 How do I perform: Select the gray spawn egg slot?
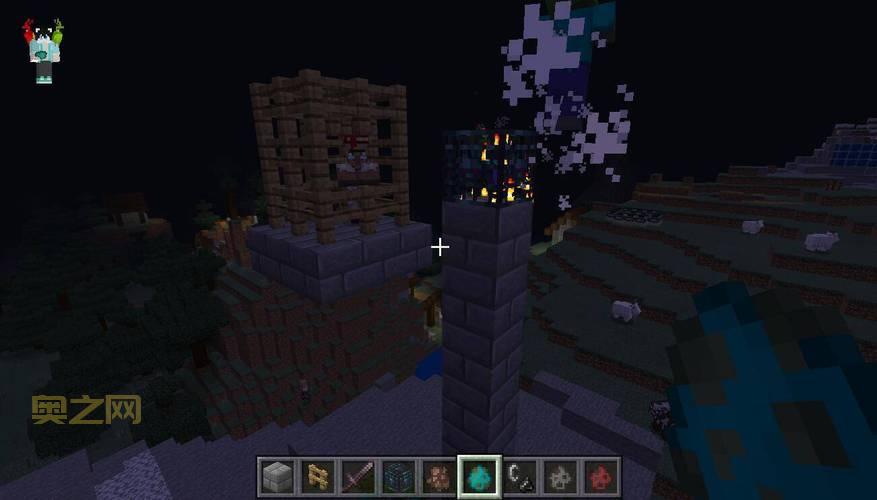560,477
